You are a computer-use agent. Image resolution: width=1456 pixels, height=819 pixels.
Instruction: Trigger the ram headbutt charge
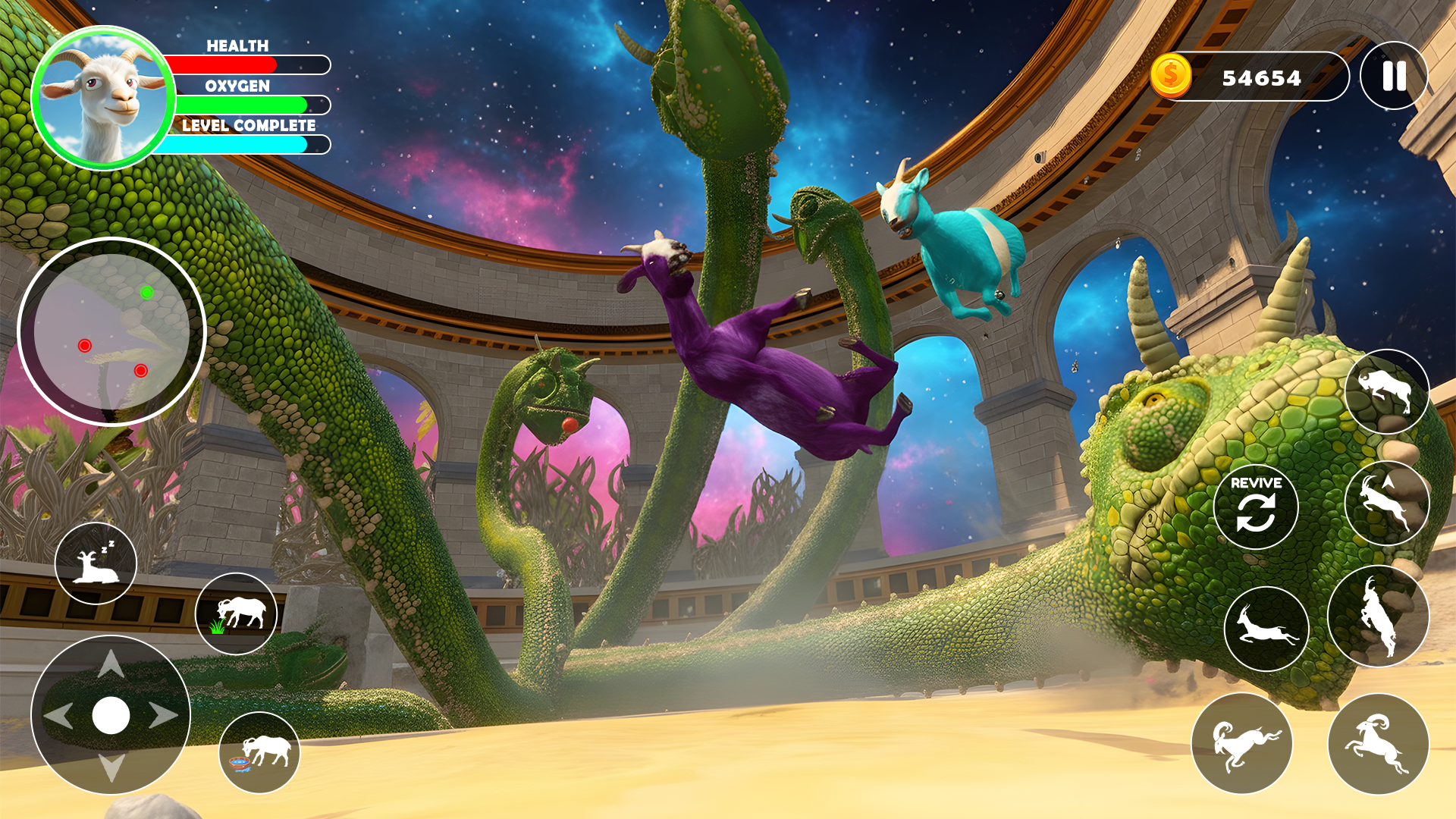[x=1378, y=743]
